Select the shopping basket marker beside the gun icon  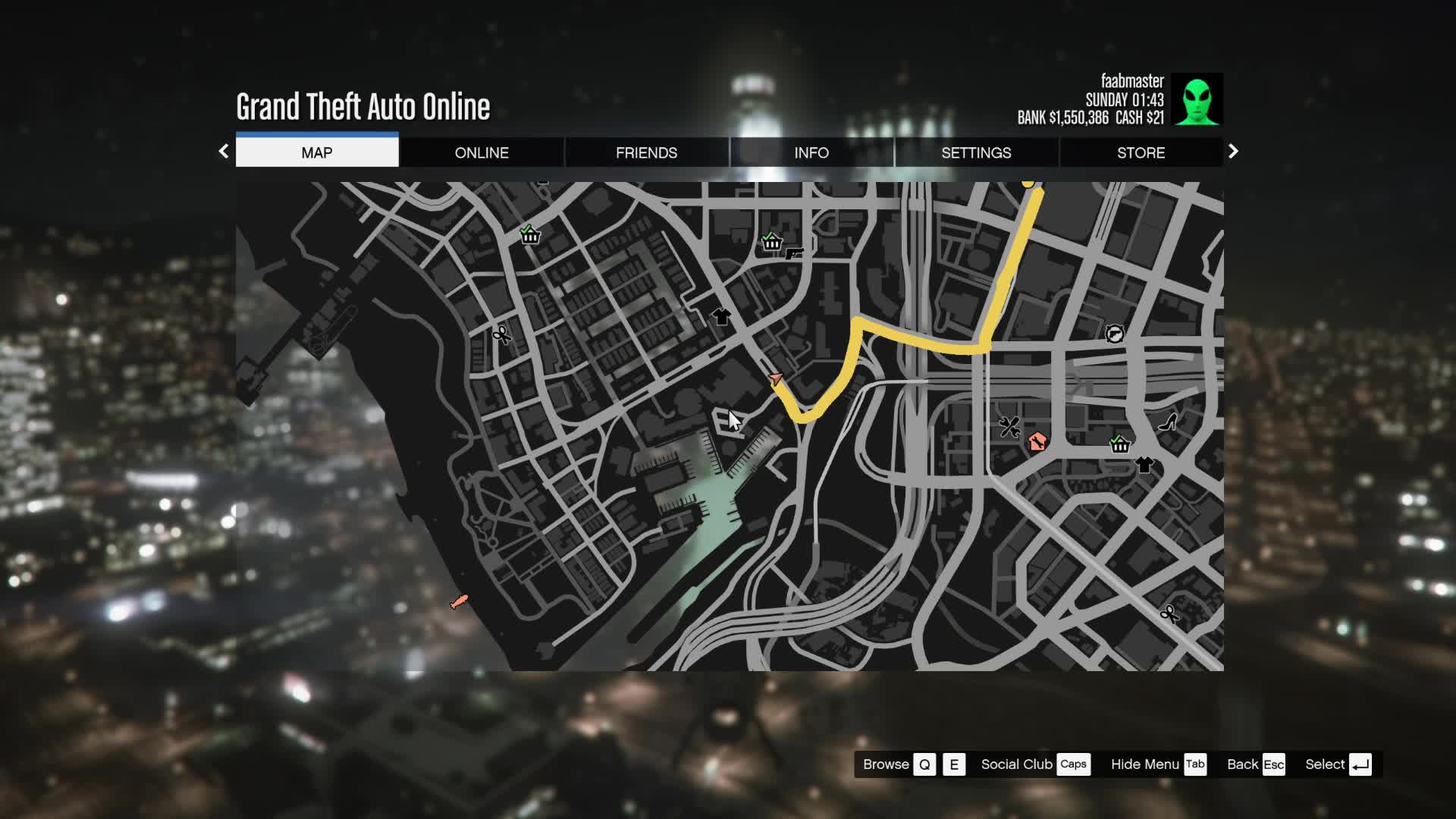coord(771,241)
